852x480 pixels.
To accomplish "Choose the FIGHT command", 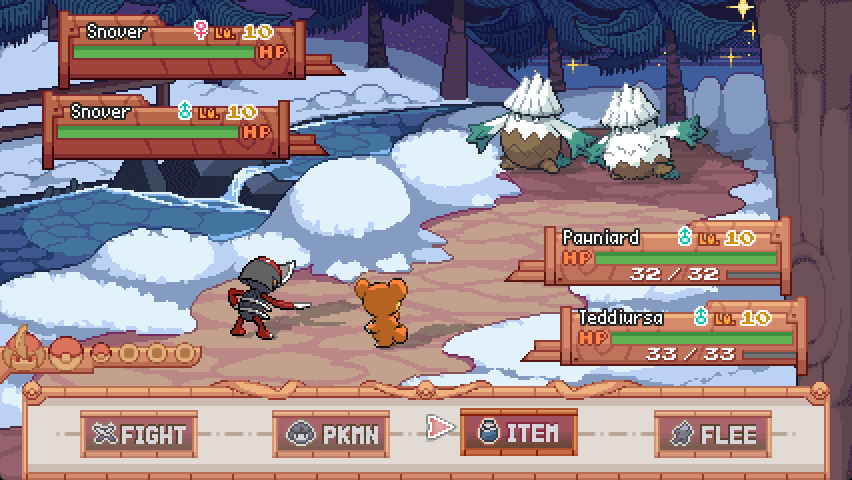I will pos(138,434).
